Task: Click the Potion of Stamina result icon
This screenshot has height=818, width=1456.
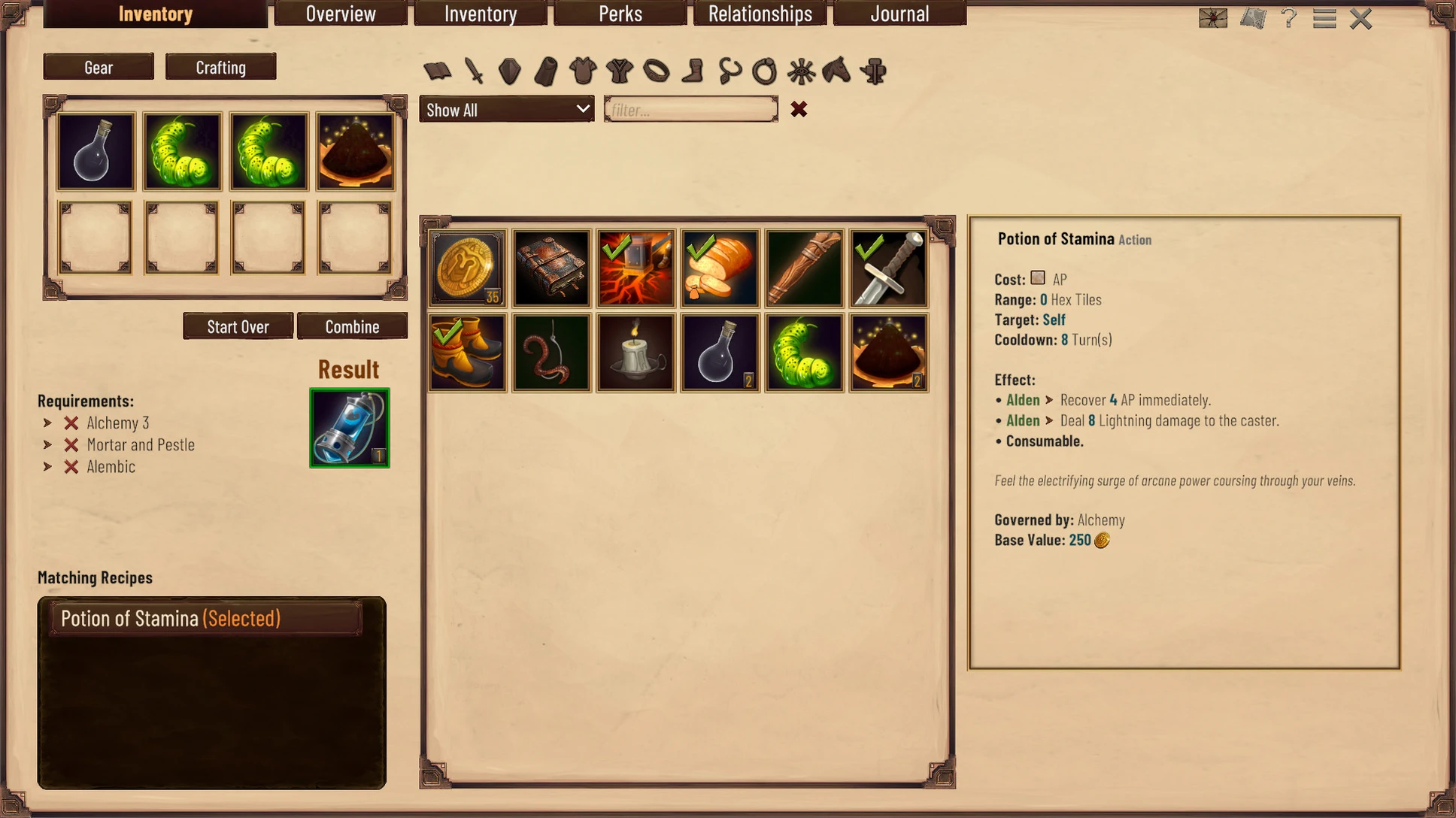Action: [x=350, y=428]
